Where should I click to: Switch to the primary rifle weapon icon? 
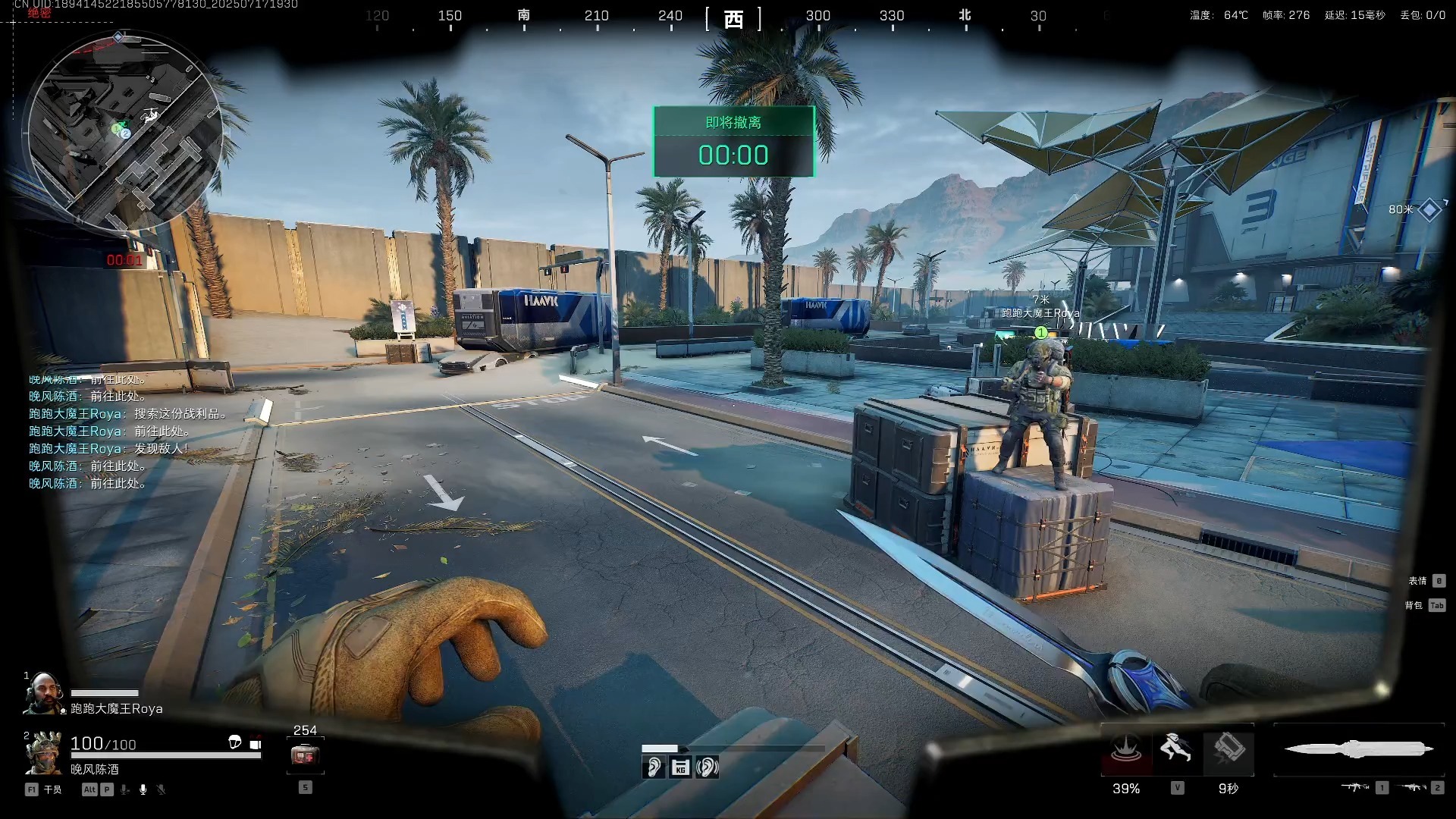pyautogui.click(x=1354, y=788)
